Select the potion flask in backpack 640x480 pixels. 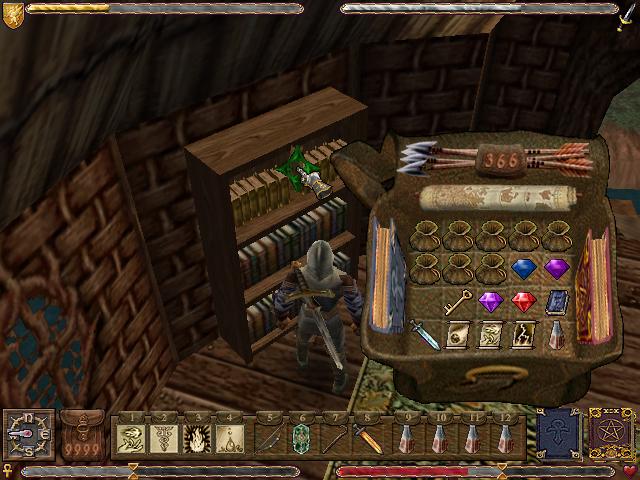pos(555,334)
